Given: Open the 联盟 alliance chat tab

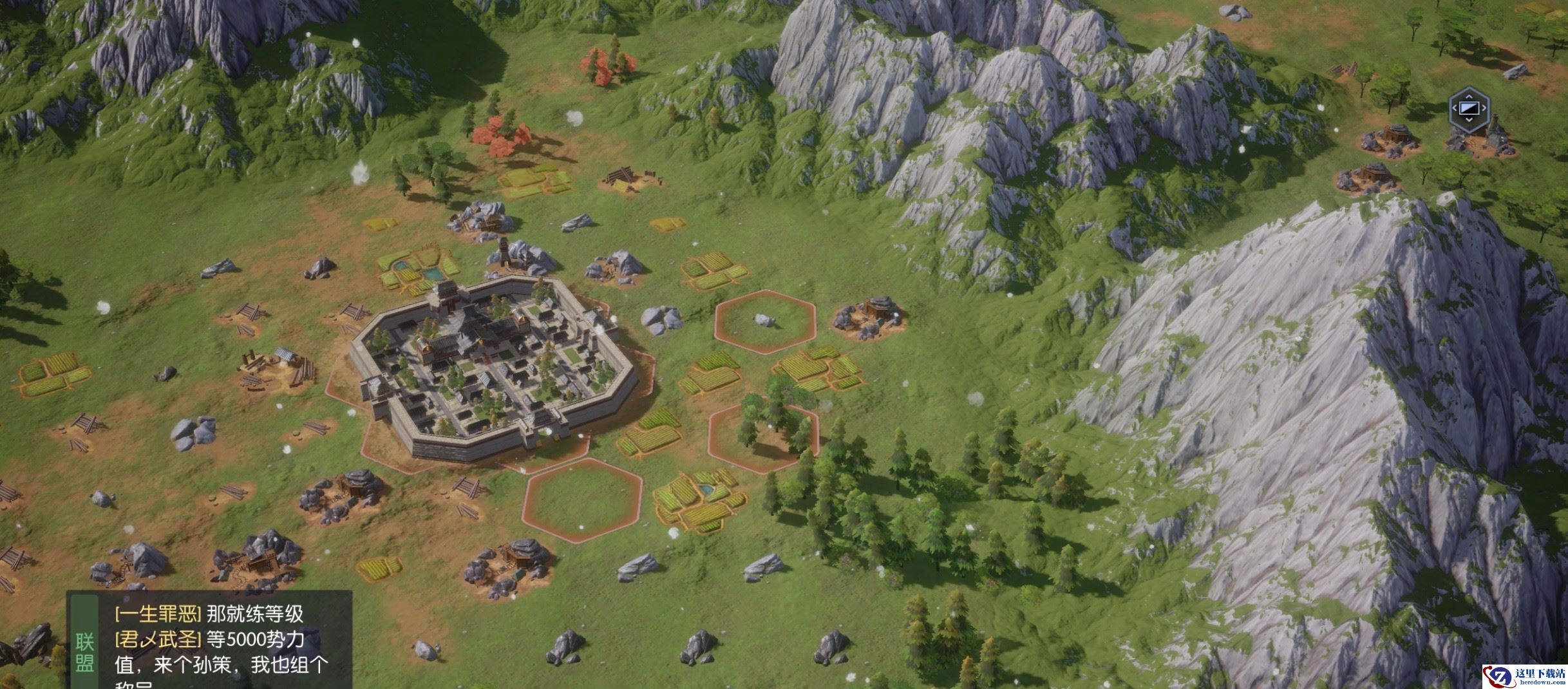Looking at the screenshot, I should (84, 652).
